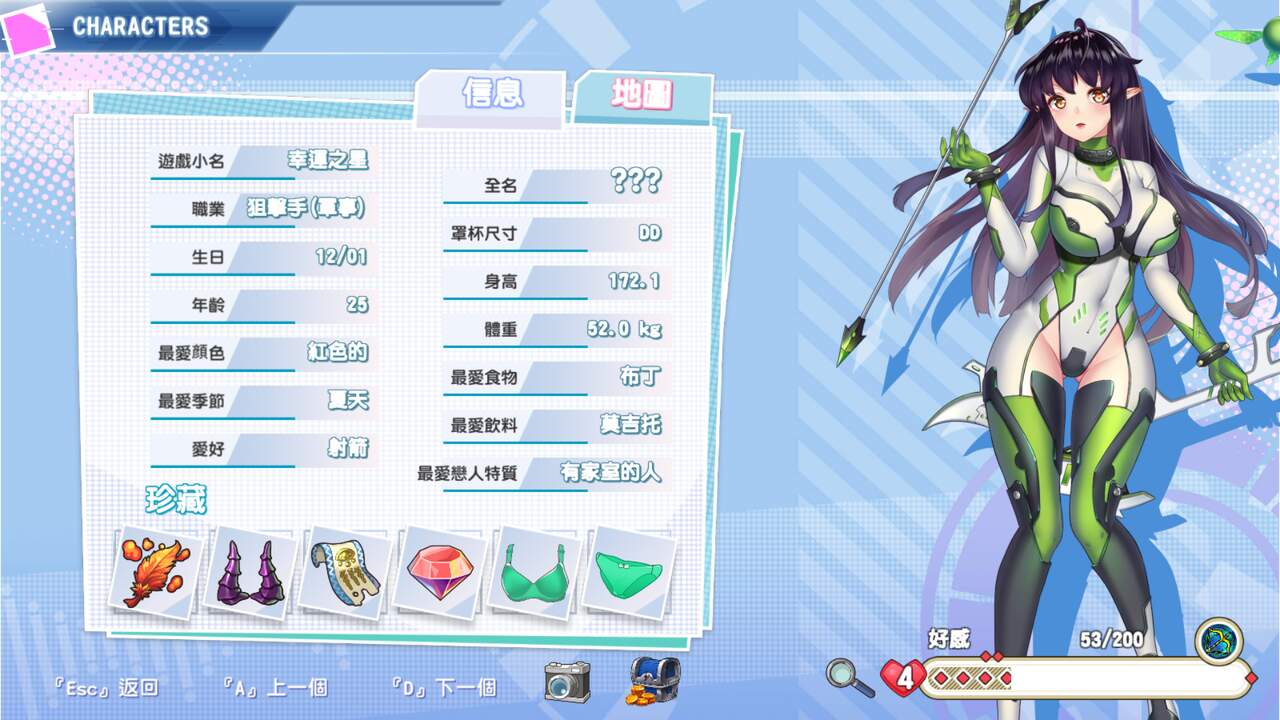The image size is (1280, 720).
Task: Open the camera photo mode icon
Action: pyautogui.click(x=567, y=681)
